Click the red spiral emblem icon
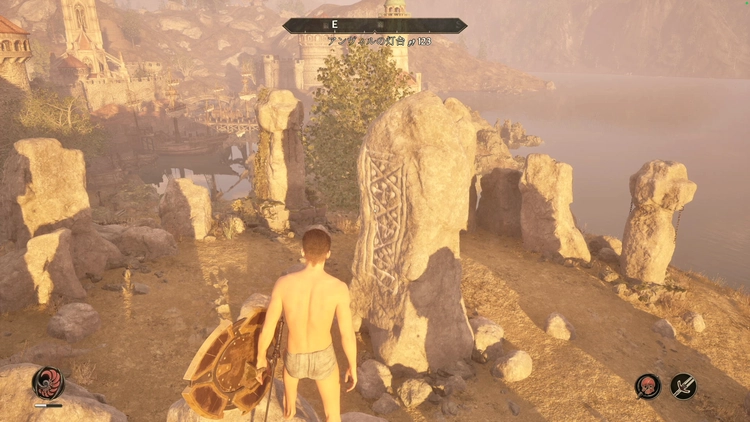Screen dimensions: 750x422 pos(47,383)
